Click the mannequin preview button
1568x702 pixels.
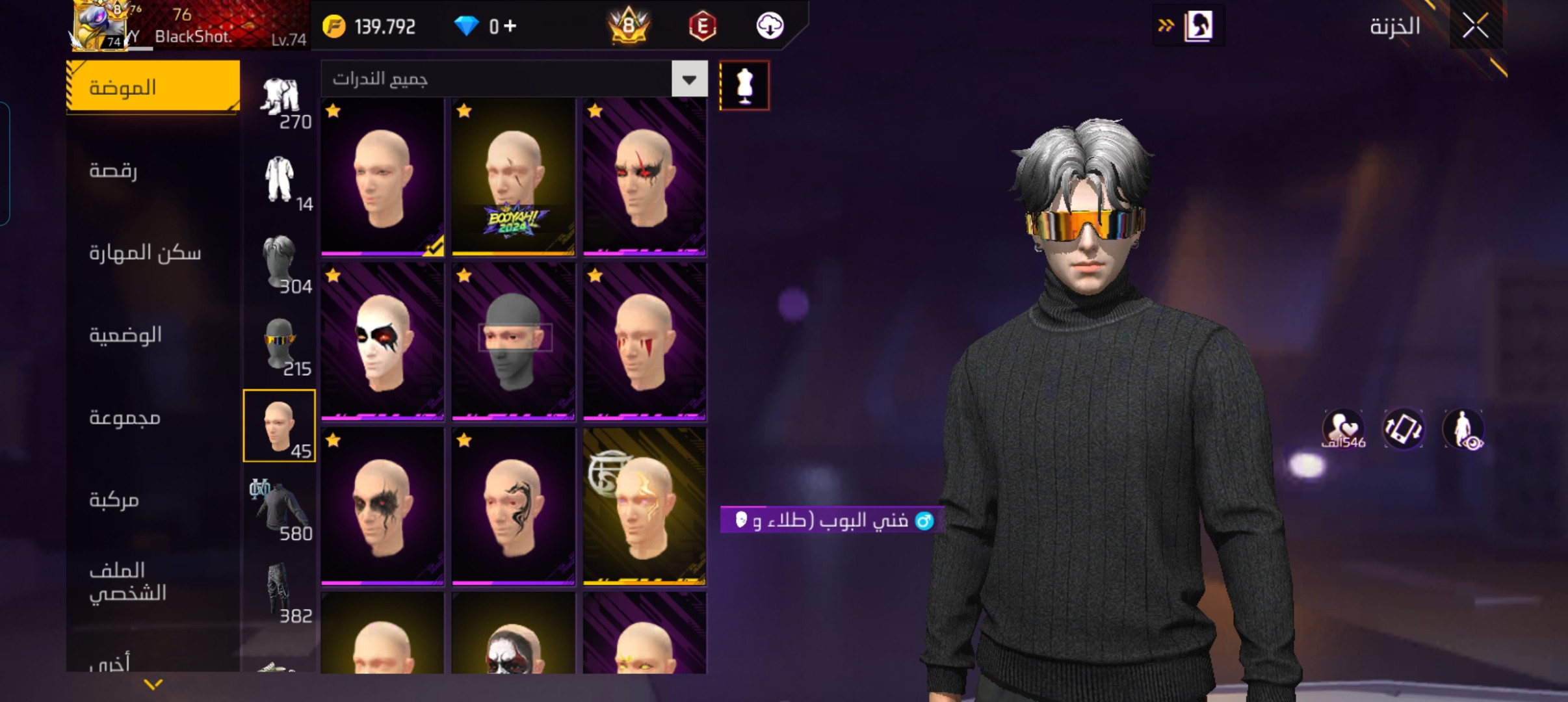[744, 86]
